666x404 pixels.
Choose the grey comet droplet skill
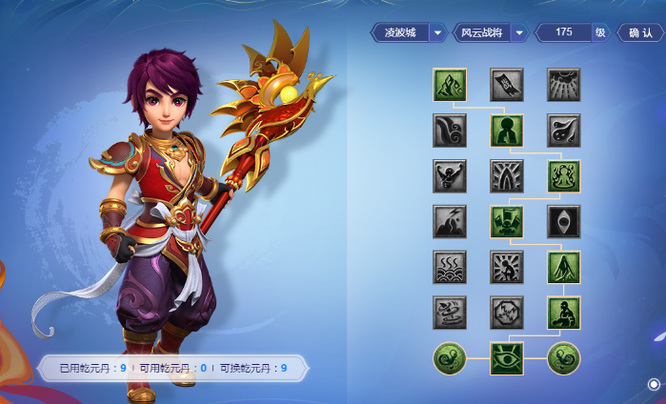[x=563, y=131]
